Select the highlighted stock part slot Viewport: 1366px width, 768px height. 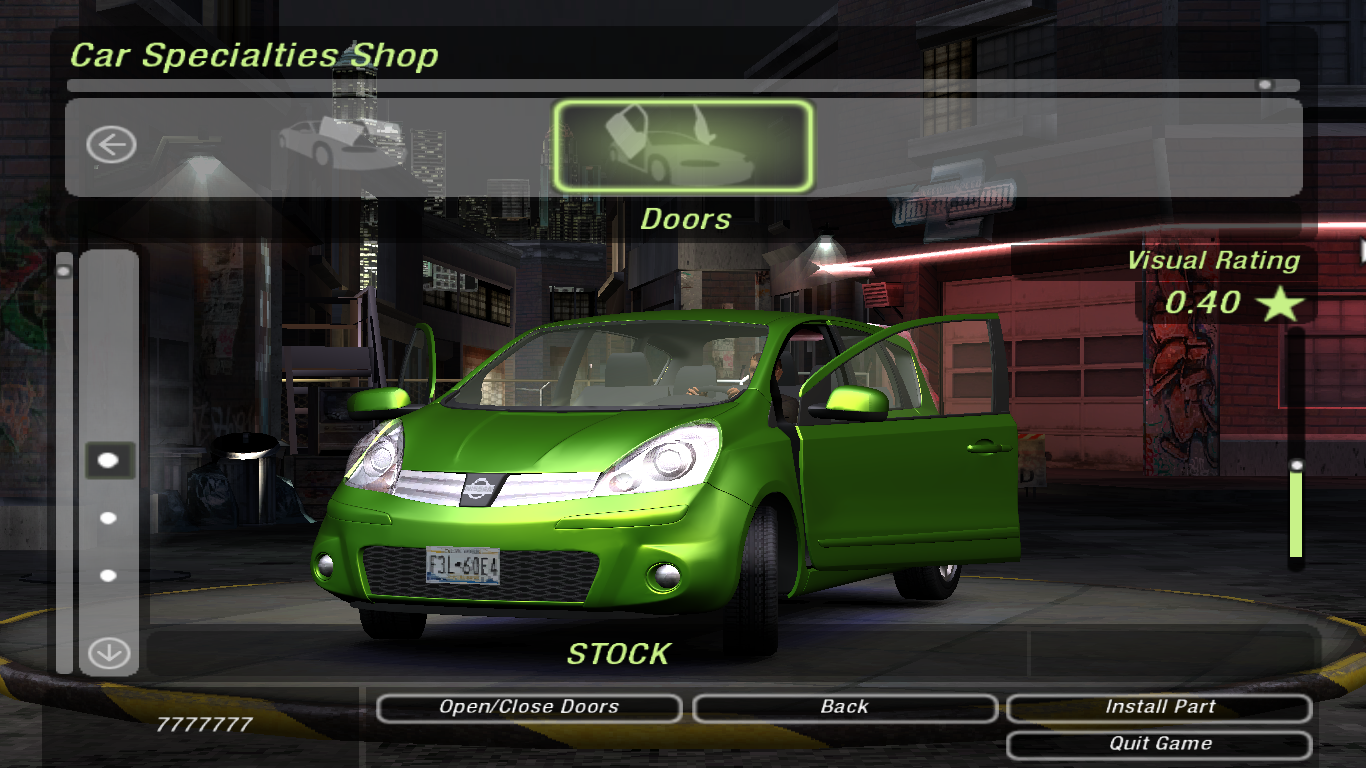(x=109, y=460)
